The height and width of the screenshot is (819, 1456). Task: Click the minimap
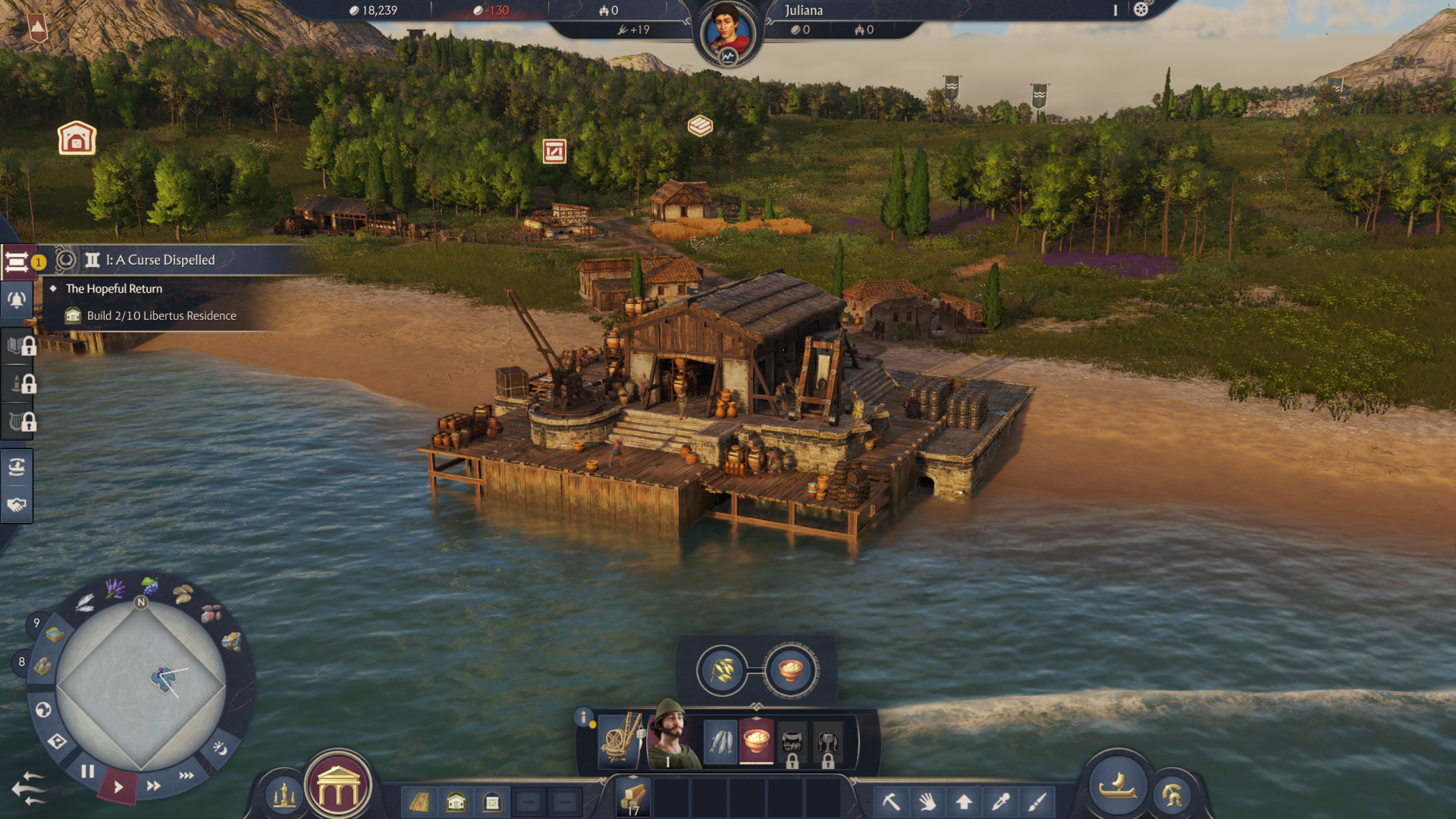[141, 686]
